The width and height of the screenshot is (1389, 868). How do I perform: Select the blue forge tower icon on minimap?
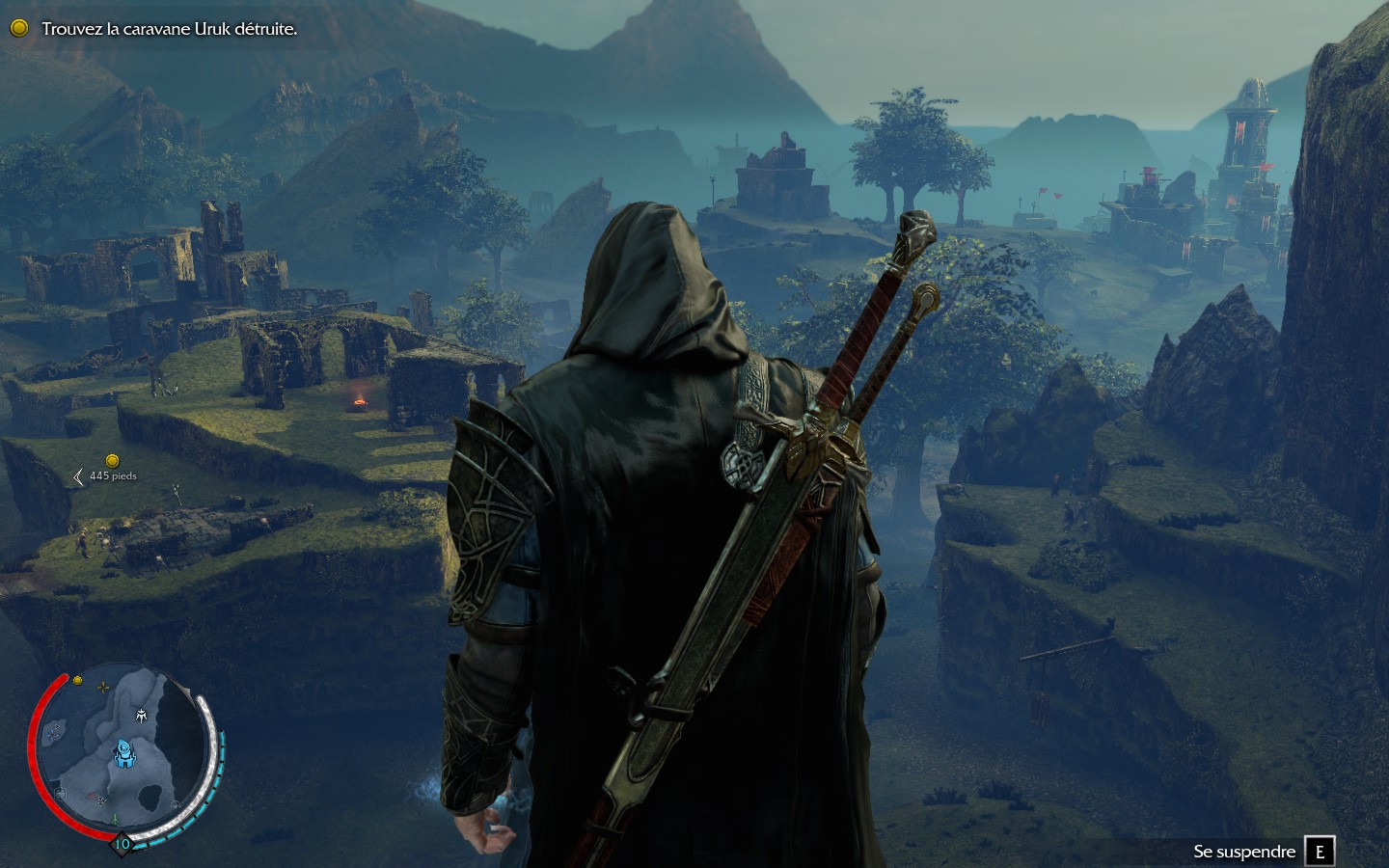(124, 754)
